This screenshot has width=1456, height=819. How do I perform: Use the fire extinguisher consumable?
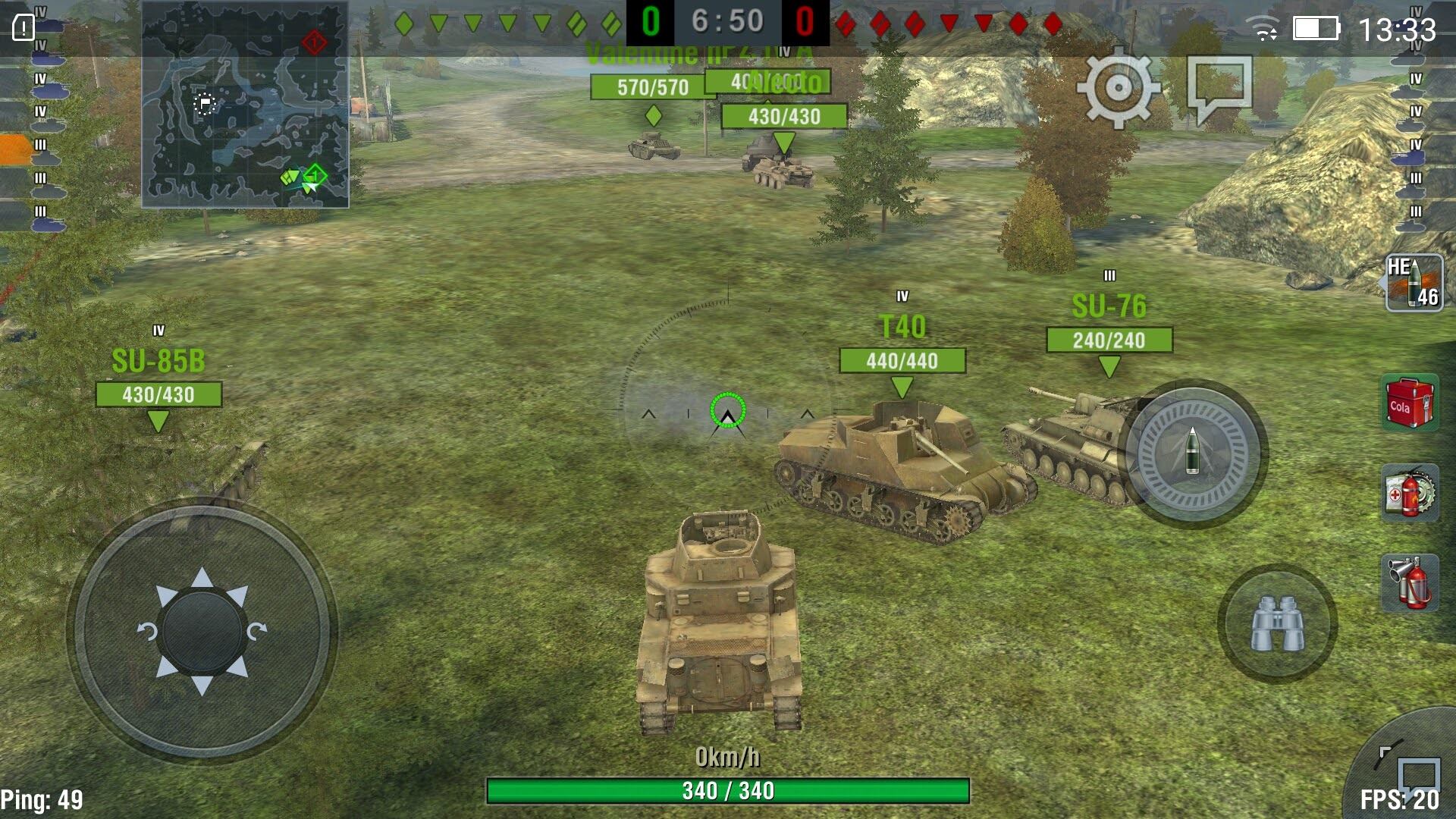click(1410, 582)
